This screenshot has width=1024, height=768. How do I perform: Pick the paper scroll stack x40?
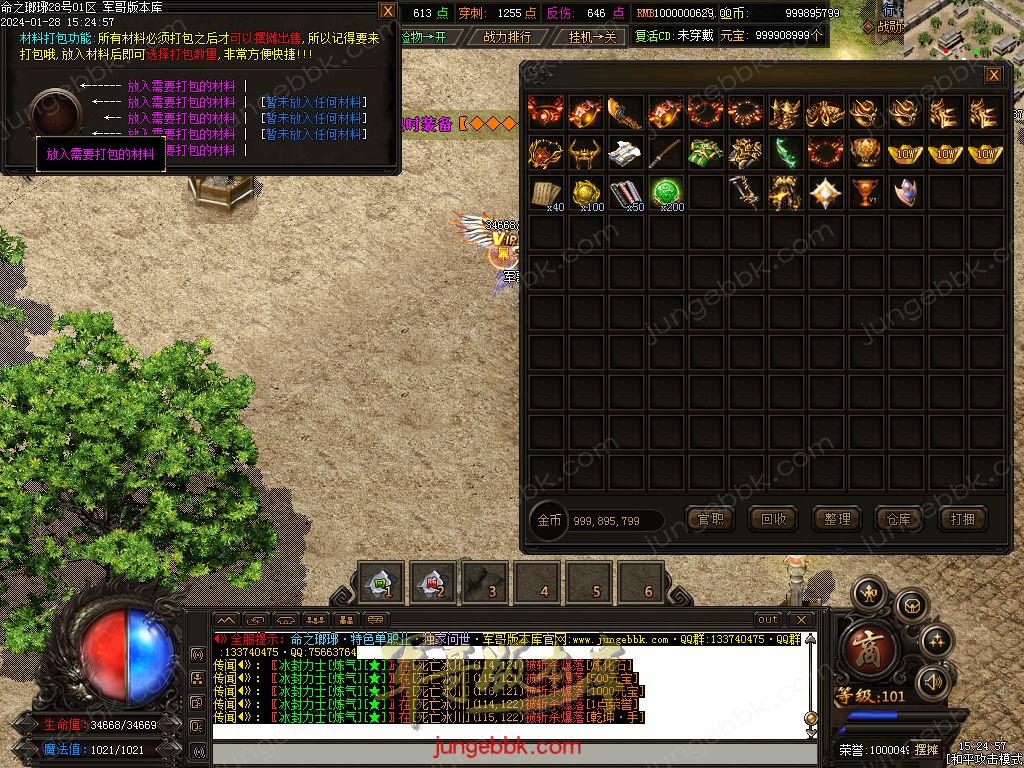546,192
